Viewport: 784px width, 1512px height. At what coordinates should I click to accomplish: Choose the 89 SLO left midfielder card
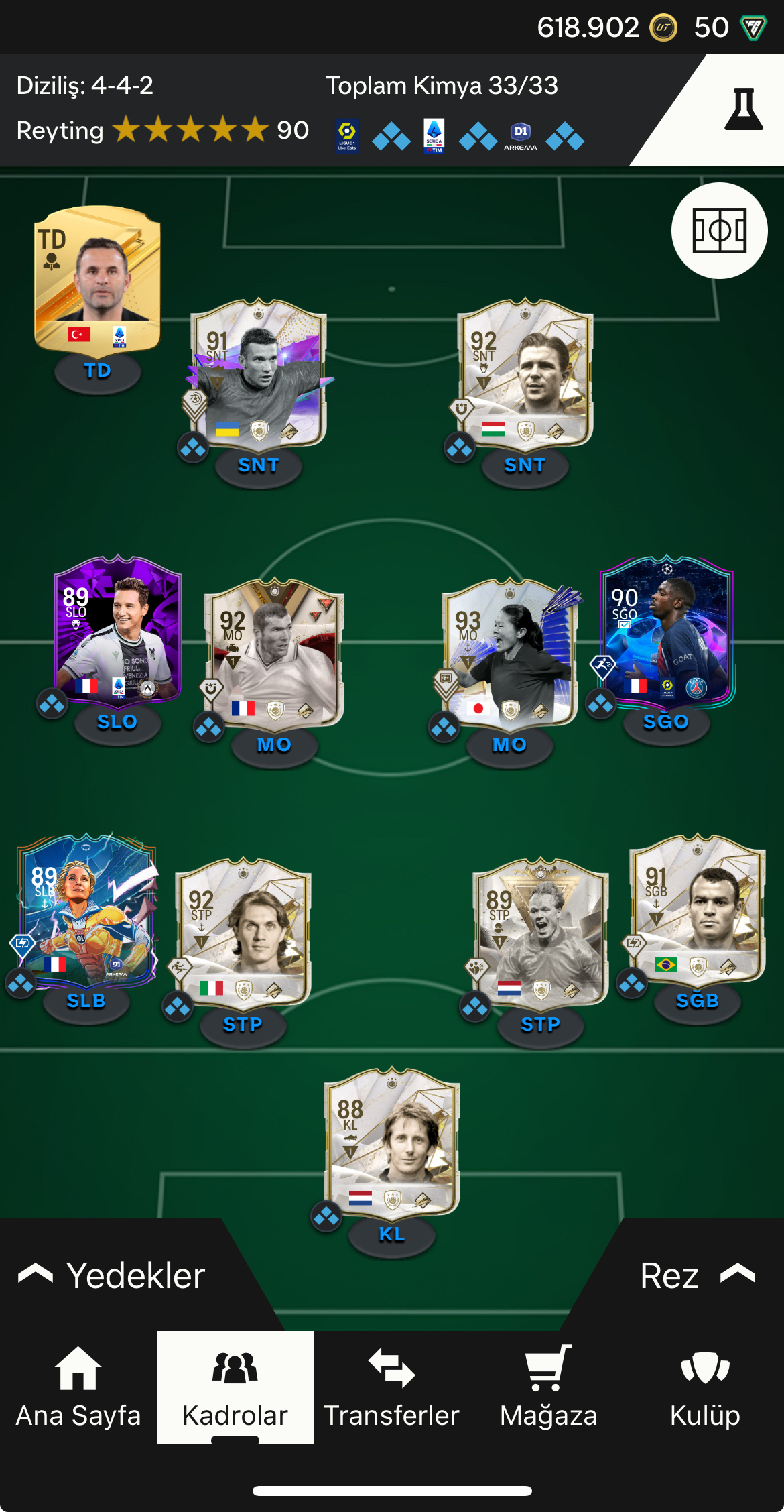(118, 630)
